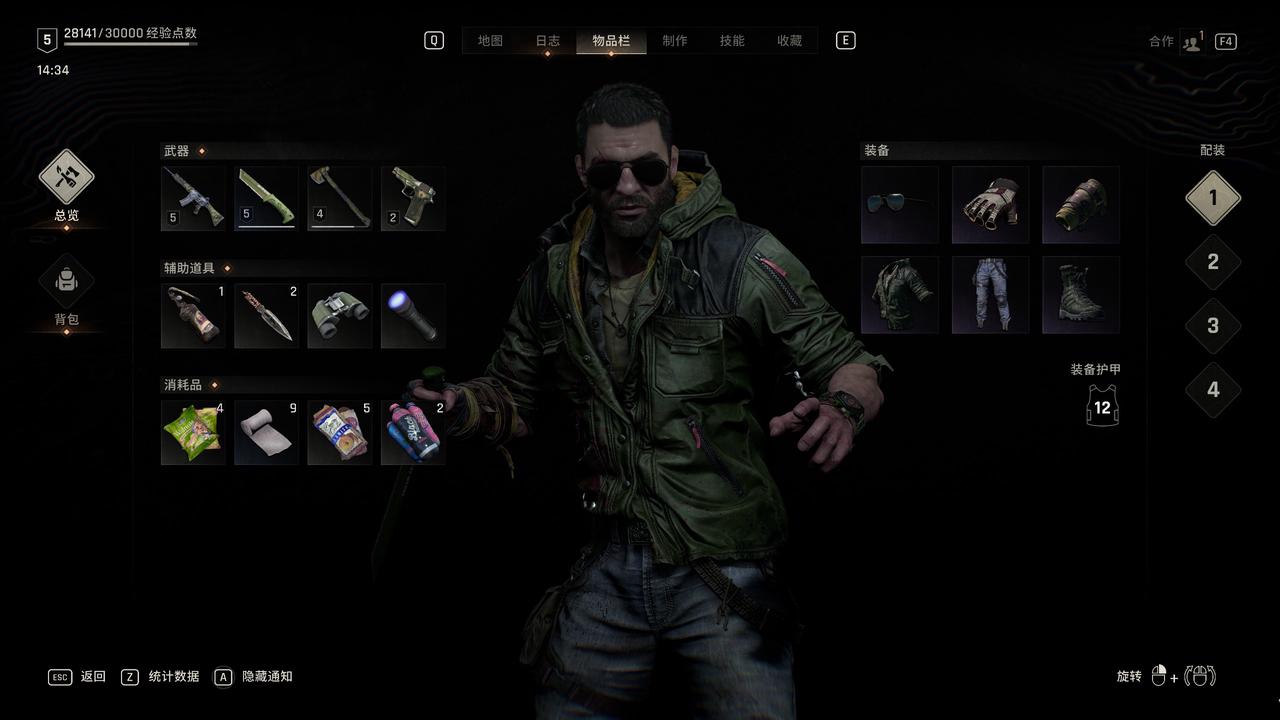1280x720 pixels.
Task: Open the jacket equipment slot
Action: (900, 295)
